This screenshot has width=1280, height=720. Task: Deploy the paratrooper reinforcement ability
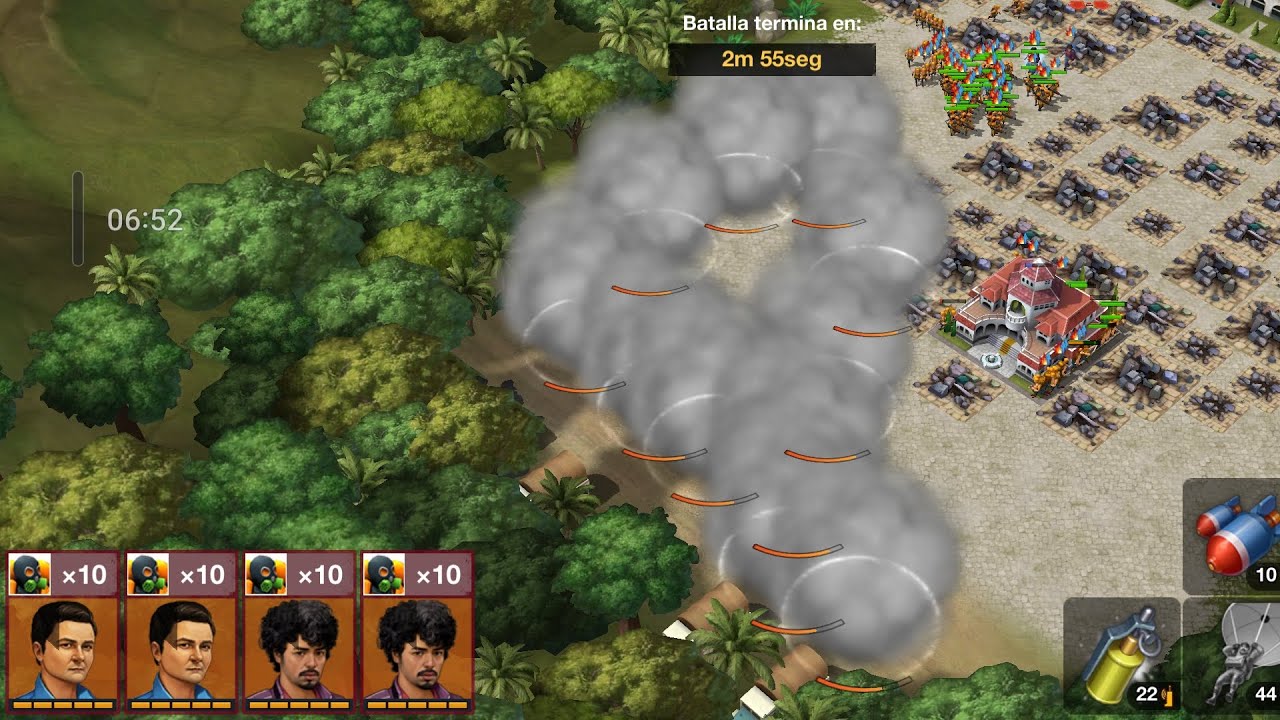click(x=1236, y=657)
